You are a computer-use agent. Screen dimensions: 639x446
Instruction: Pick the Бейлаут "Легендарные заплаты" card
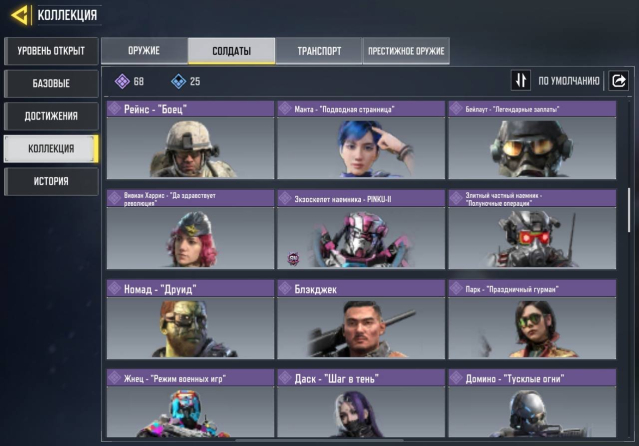[x=531, y=139]
